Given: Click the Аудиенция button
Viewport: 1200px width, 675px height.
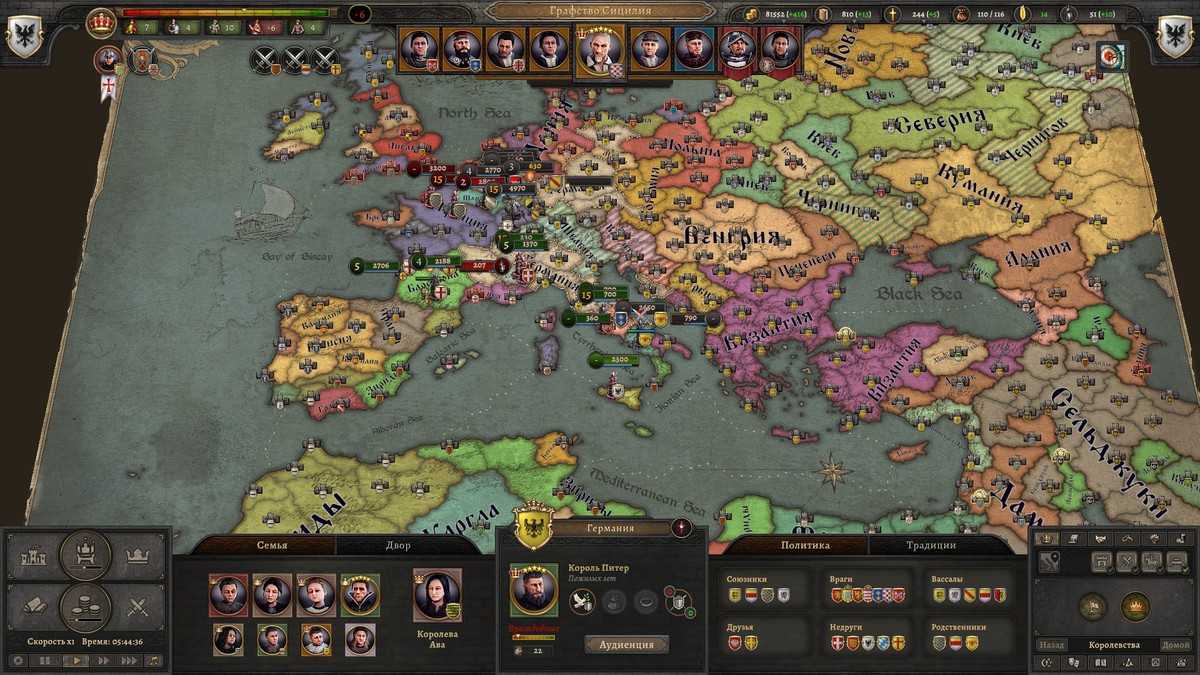Looking at the screenshot, I should click(626, 645).
